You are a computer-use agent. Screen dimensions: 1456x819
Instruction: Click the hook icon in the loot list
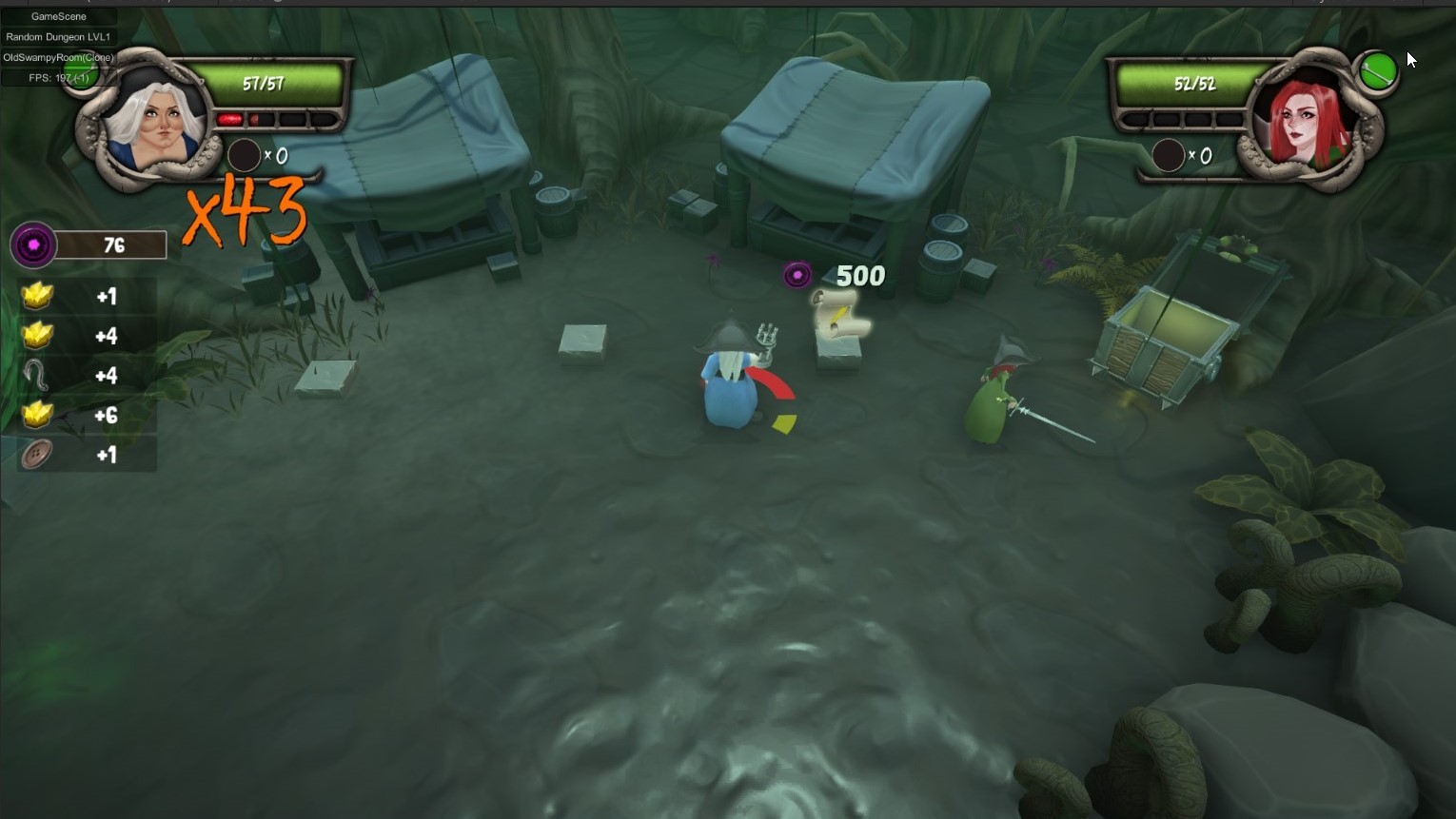[x=35, y=375]
